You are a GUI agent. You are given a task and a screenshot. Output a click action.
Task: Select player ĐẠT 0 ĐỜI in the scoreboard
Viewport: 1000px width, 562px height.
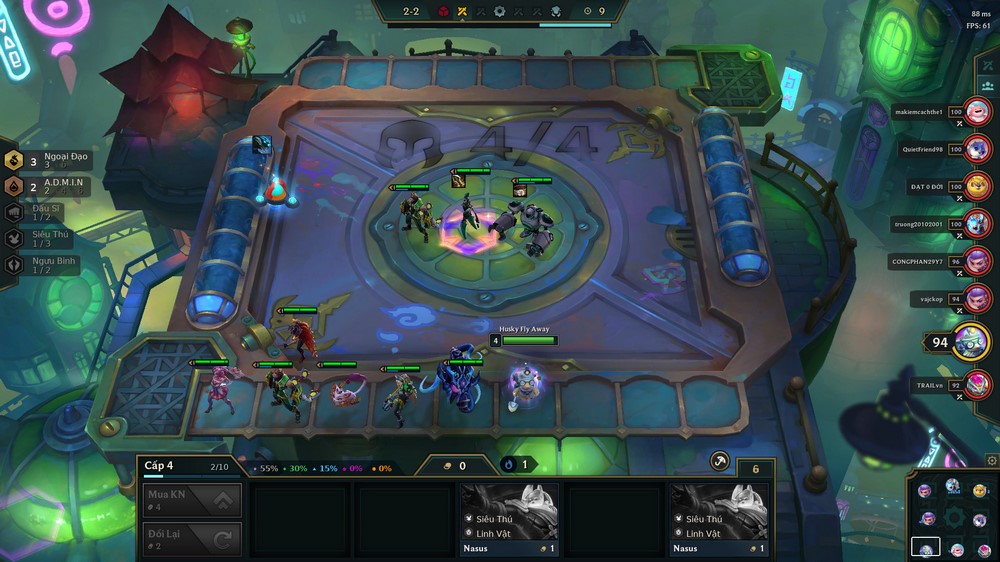point(977,186)
